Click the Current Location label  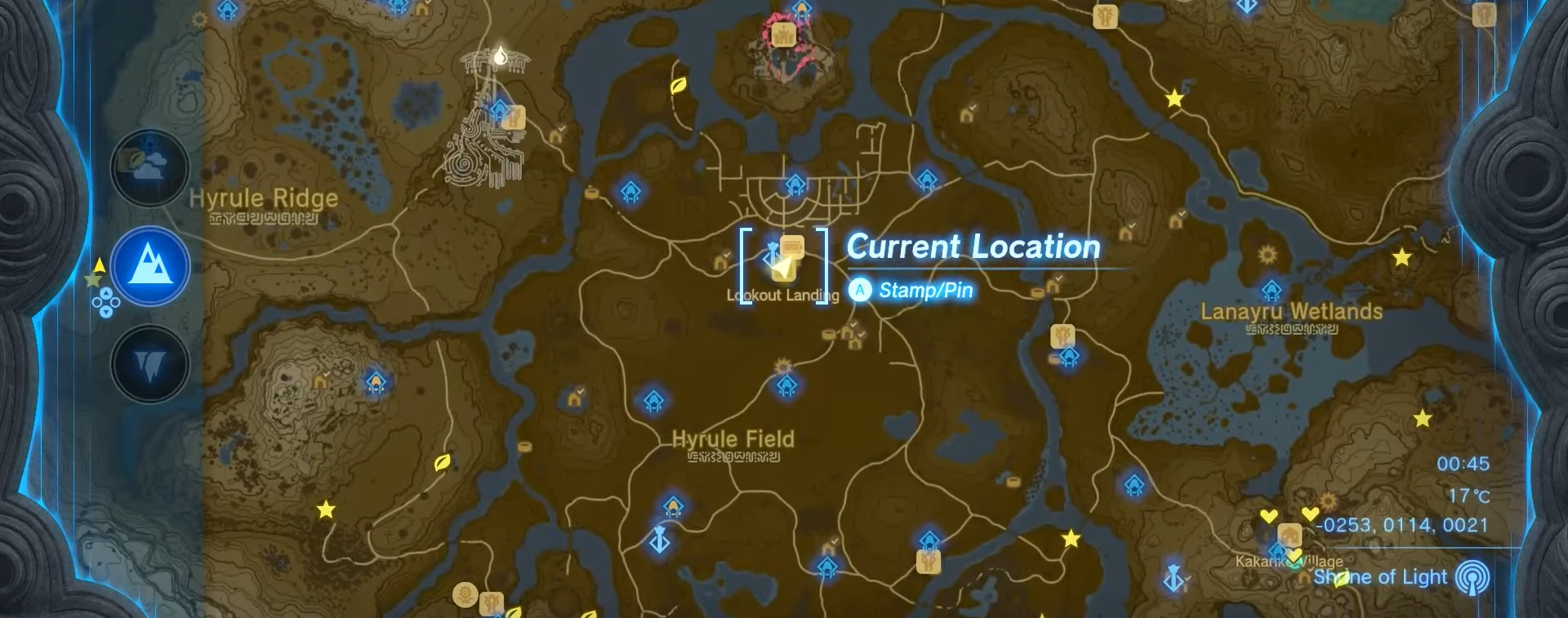pyautogui.click(x=972, y=247)
